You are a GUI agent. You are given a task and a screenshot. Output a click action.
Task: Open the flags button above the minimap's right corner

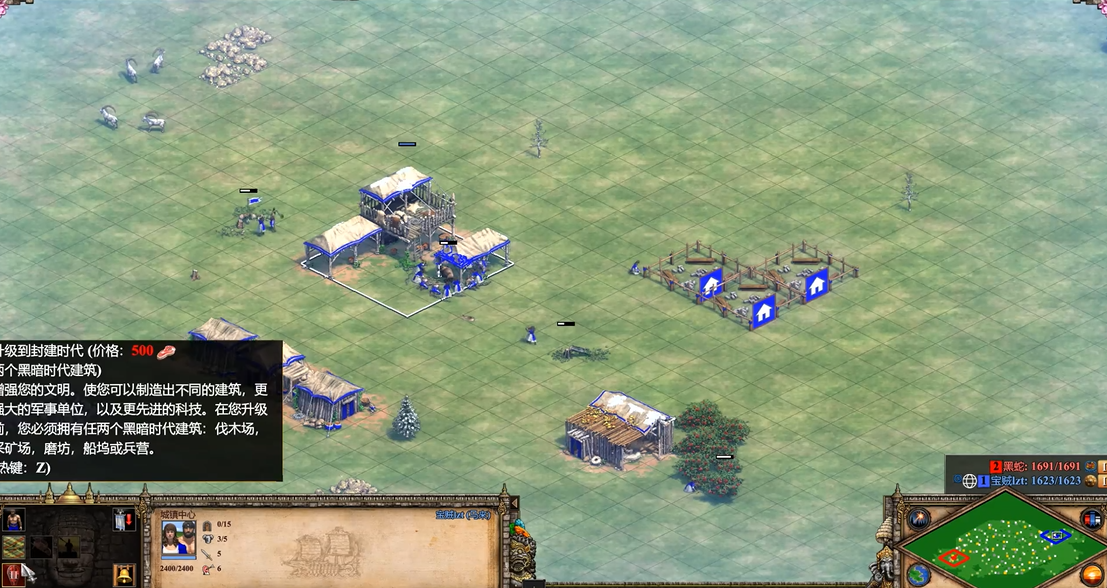pyautogui.click(x=1091, y=519)
